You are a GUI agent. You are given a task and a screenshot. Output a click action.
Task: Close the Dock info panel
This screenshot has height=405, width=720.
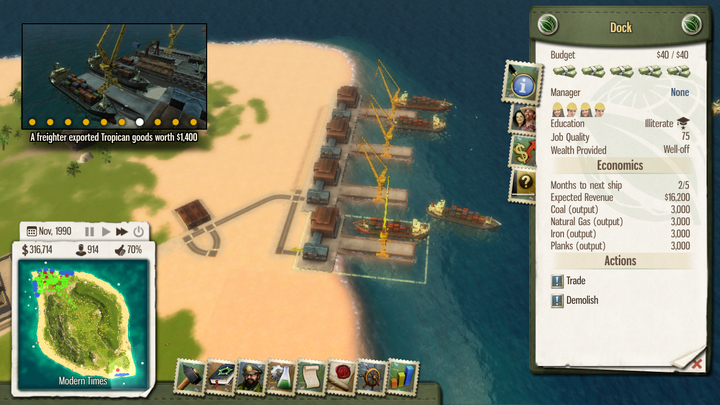tap(696, 364)
